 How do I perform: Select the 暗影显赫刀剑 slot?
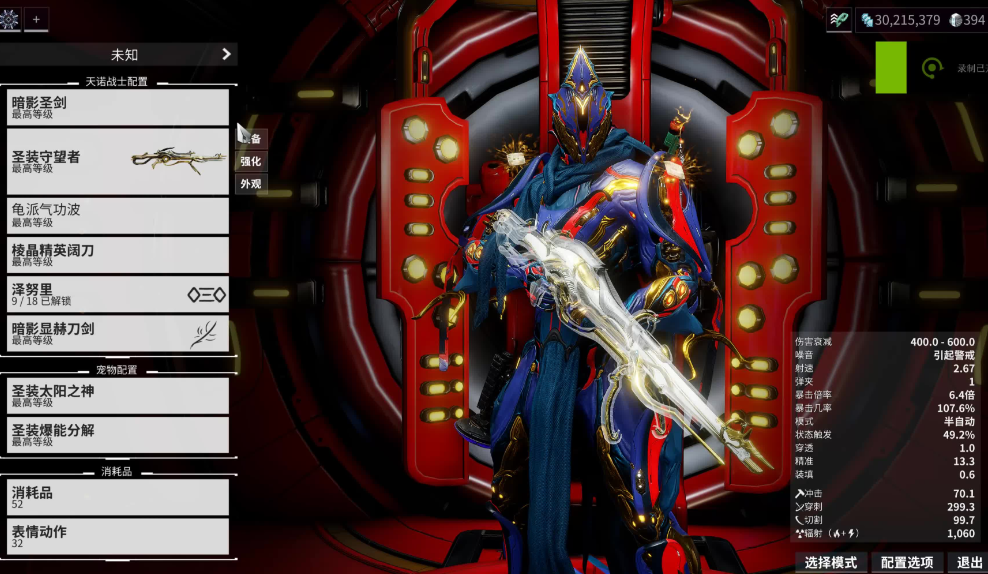tap(118, 333)
